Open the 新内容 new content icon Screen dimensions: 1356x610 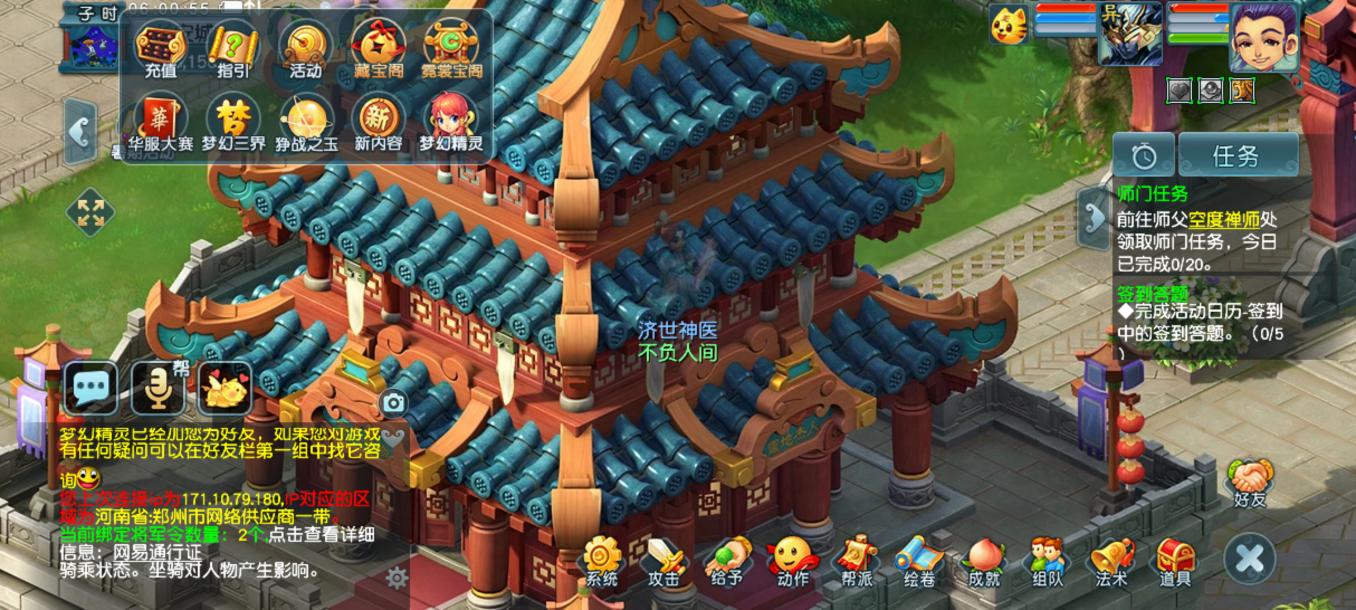[x=378, y=122]
